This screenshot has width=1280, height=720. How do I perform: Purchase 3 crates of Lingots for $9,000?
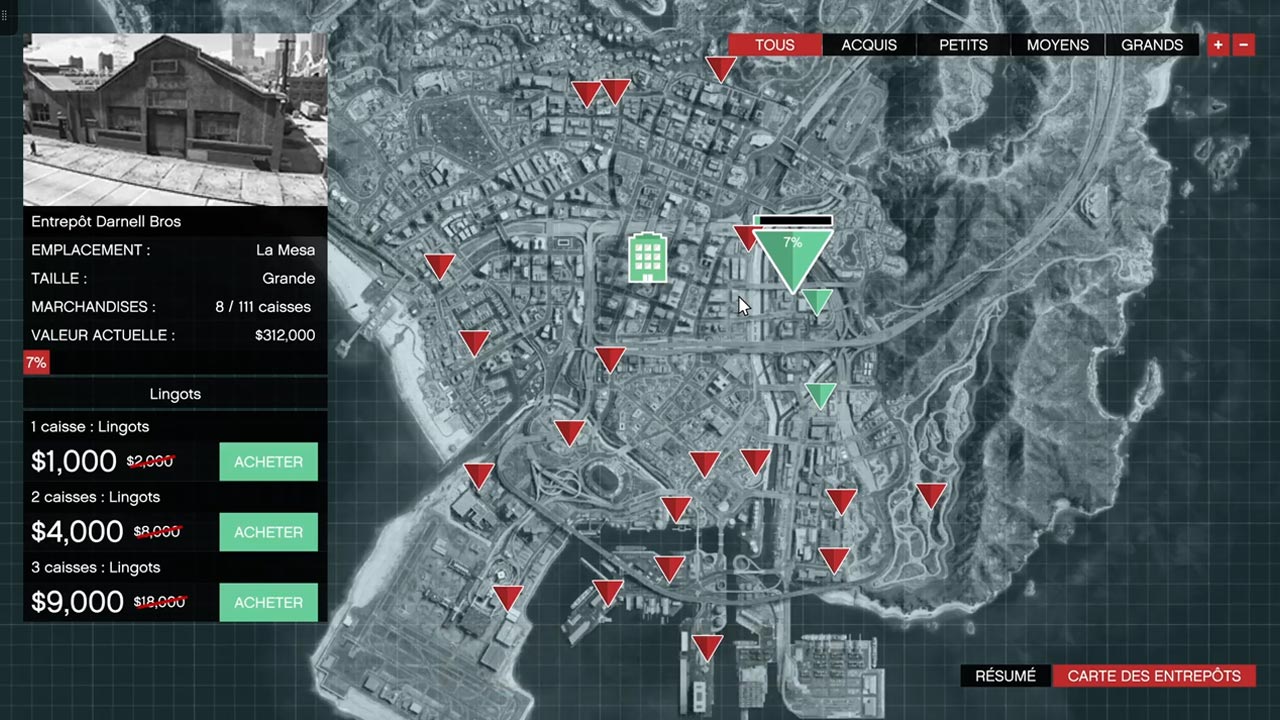coord(268,602)
